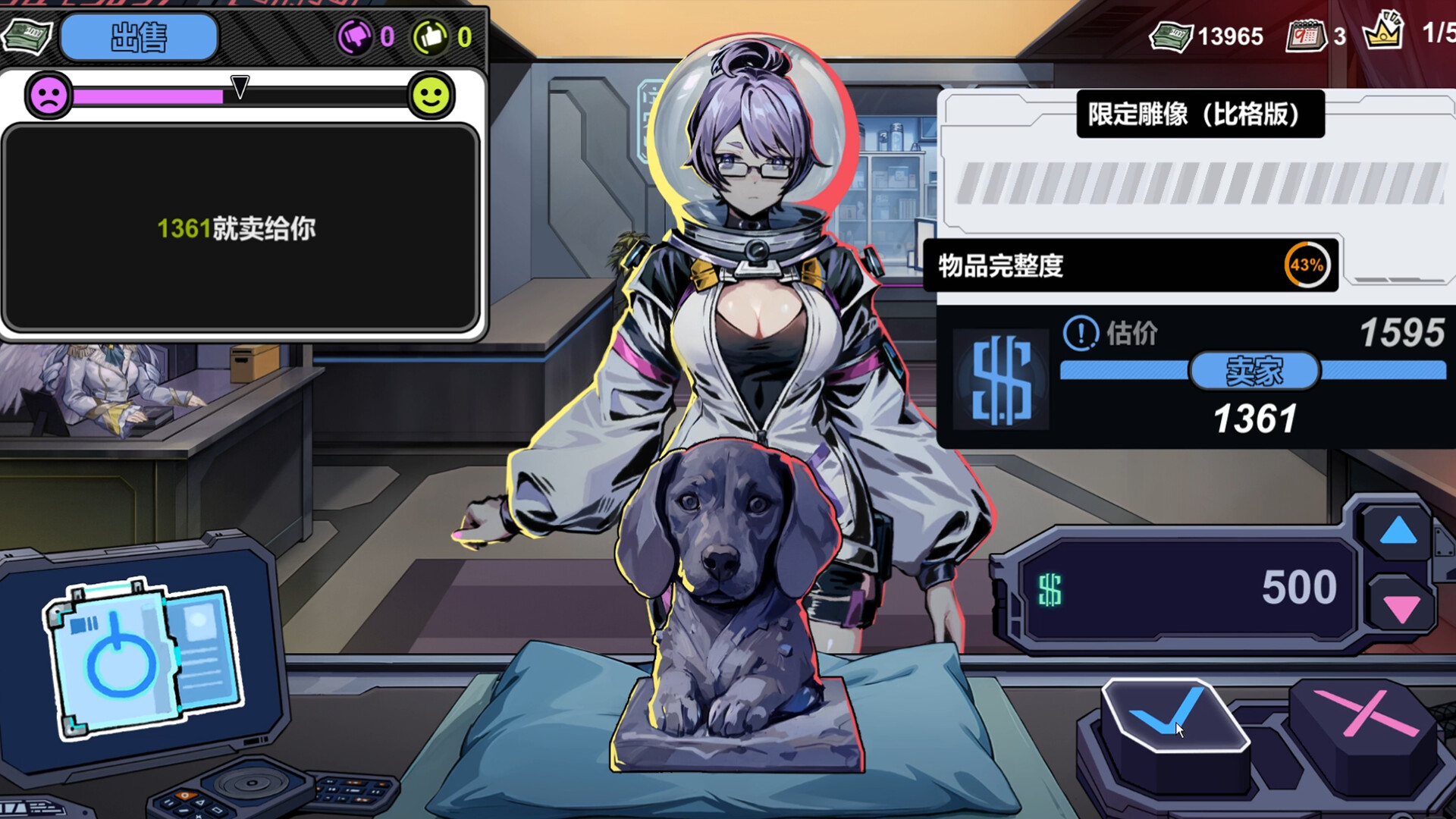The height and width of the screenshot is (819, 1456).
Task: Click the 出售 sell tab button
Action: click(x=139, y=37)
